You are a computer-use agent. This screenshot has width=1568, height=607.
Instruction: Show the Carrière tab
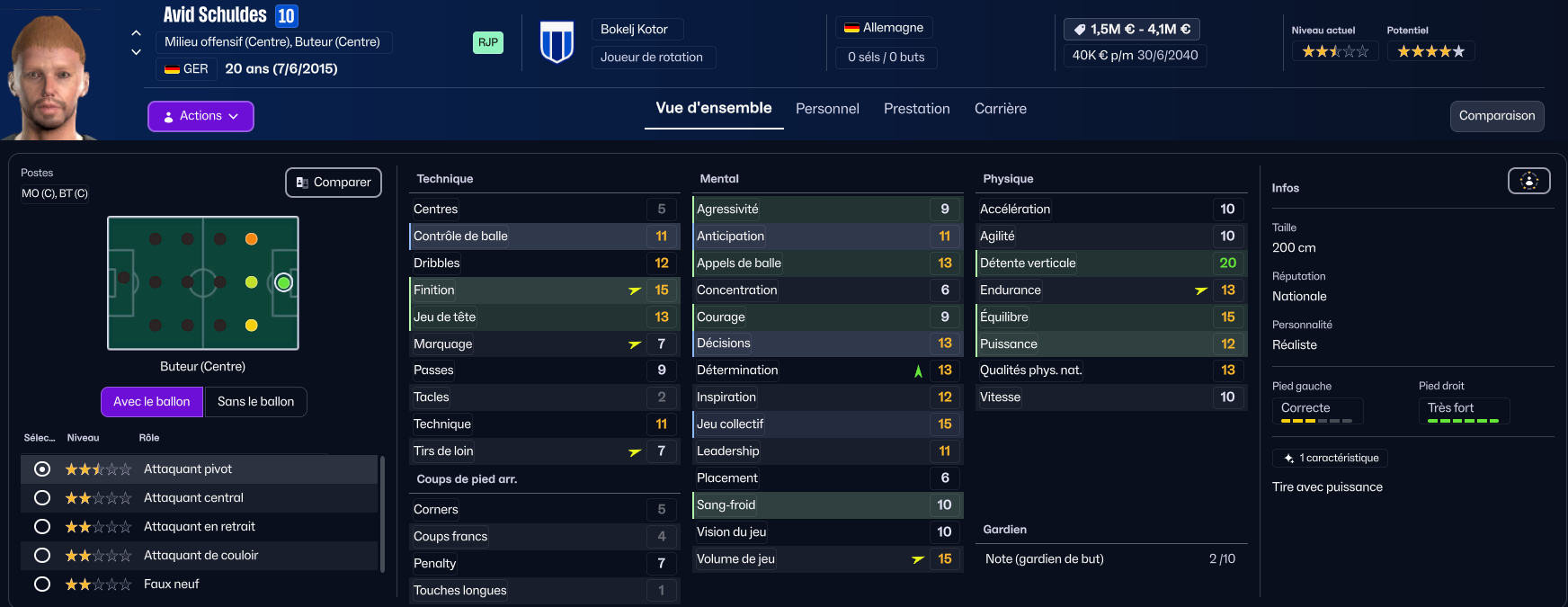click(1000, 109)
